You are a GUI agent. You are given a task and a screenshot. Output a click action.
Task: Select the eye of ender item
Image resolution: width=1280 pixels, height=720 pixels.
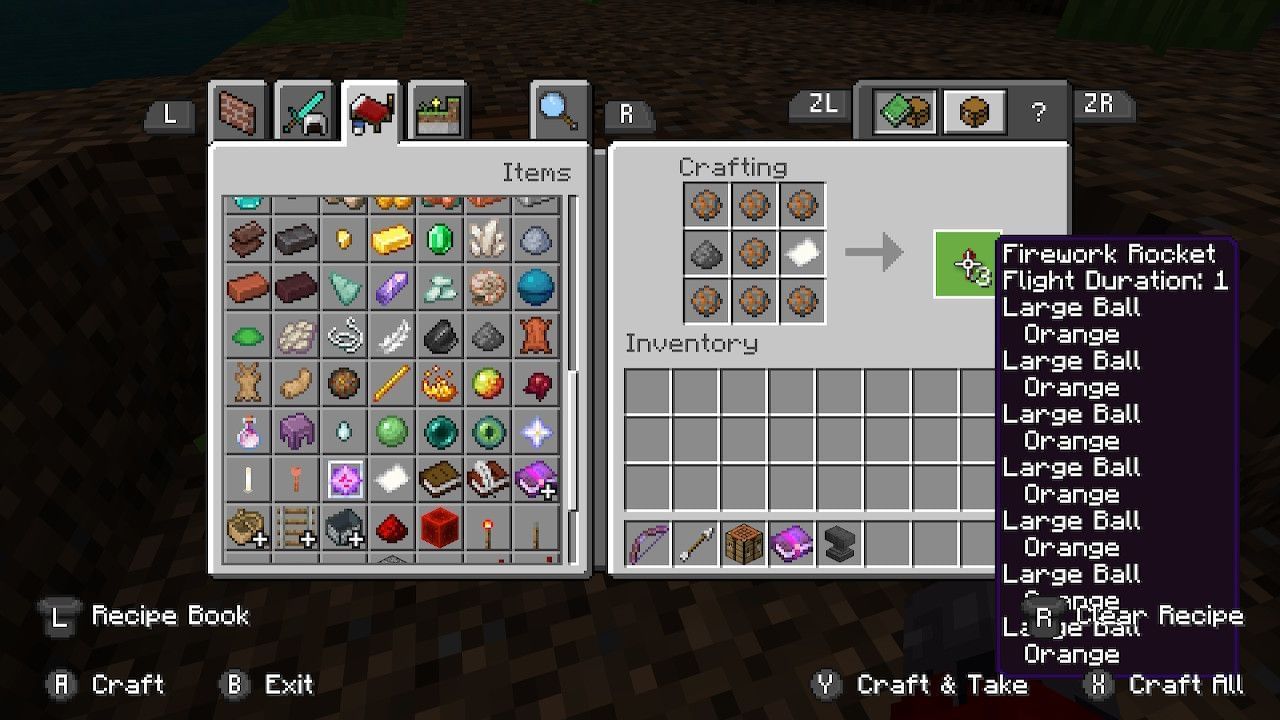point(487,431)
